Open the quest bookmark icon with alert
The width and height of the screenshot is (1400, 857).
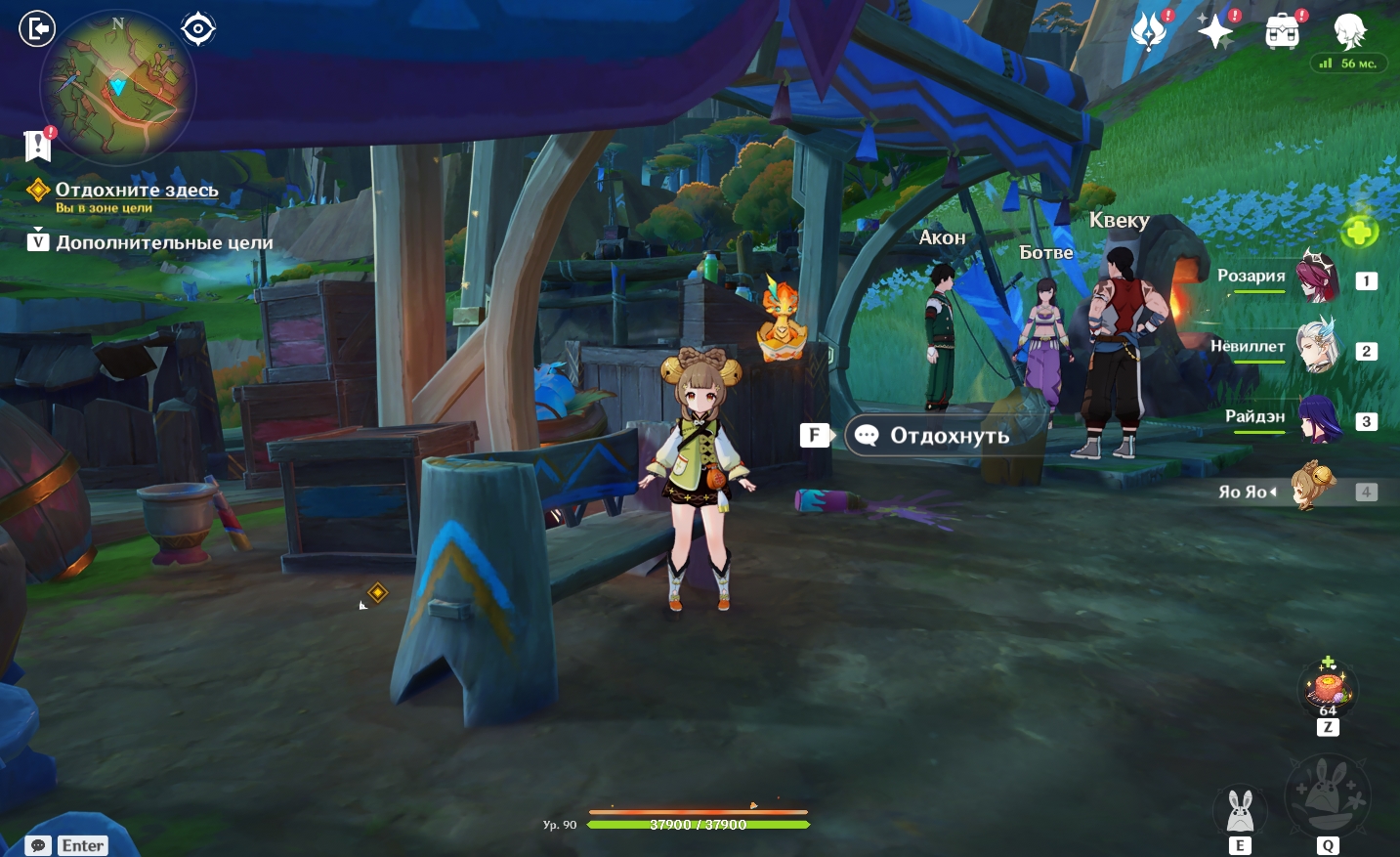38,146
